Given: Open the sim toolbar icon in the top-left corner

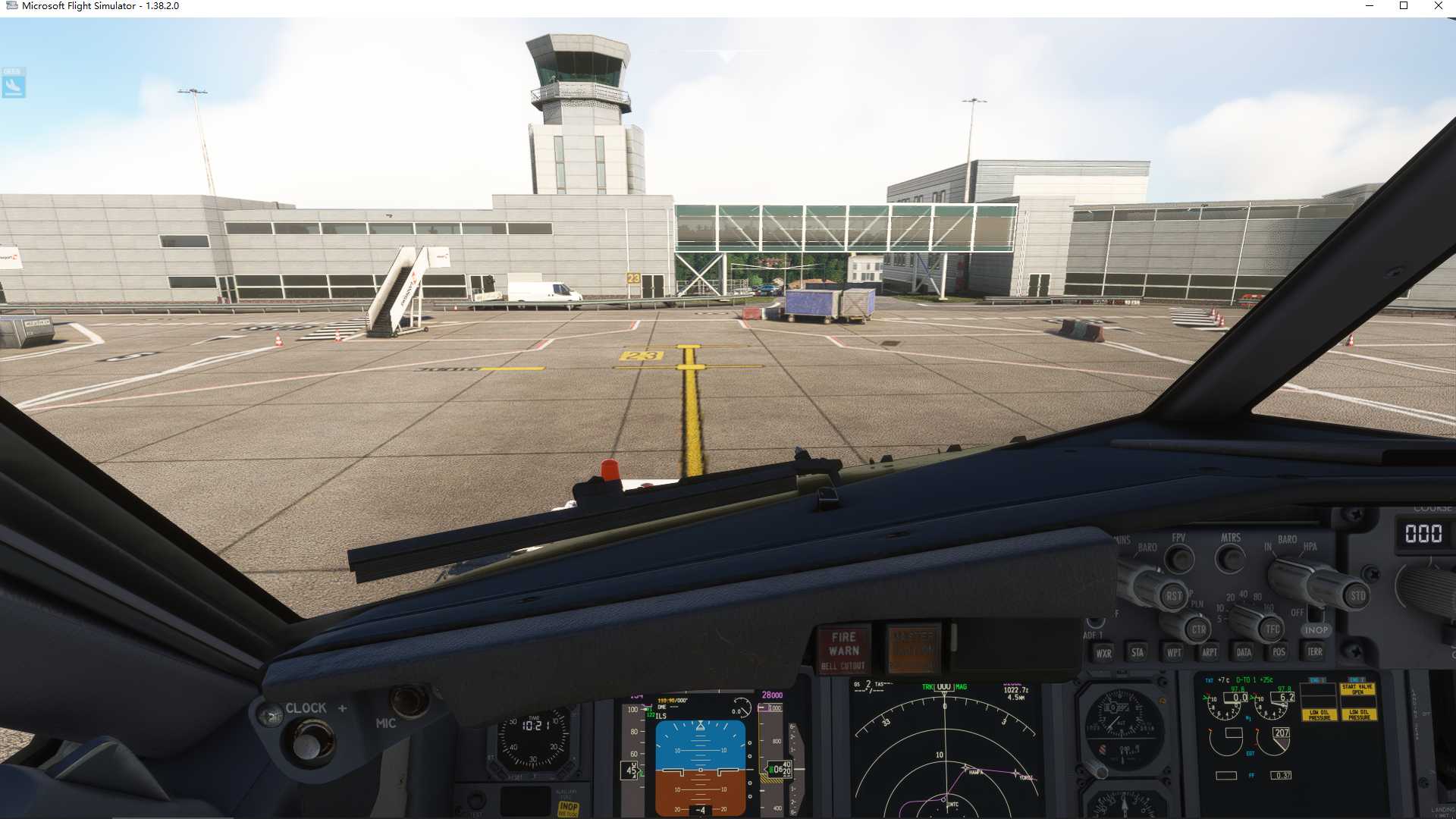Looking at the screenshot, I should click(x=13, y=83).
